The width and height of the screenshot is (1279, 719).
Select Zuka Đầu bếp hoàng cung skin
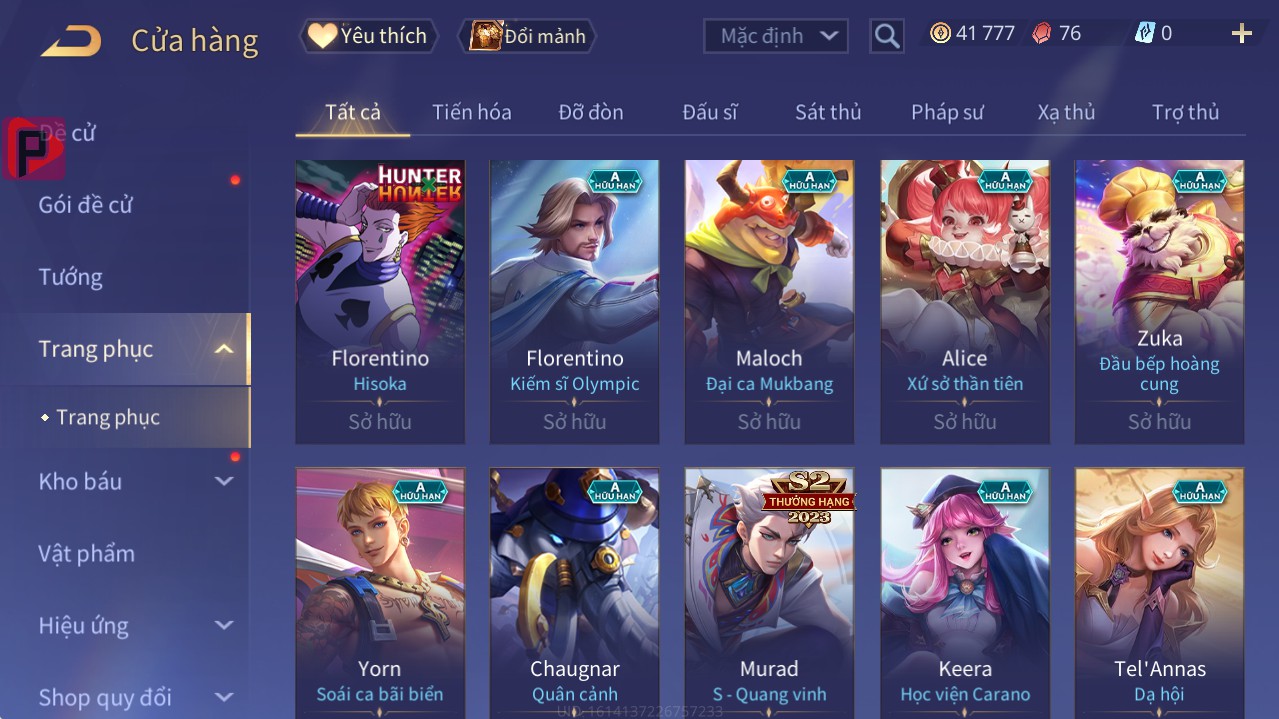tap(1159, 300)
